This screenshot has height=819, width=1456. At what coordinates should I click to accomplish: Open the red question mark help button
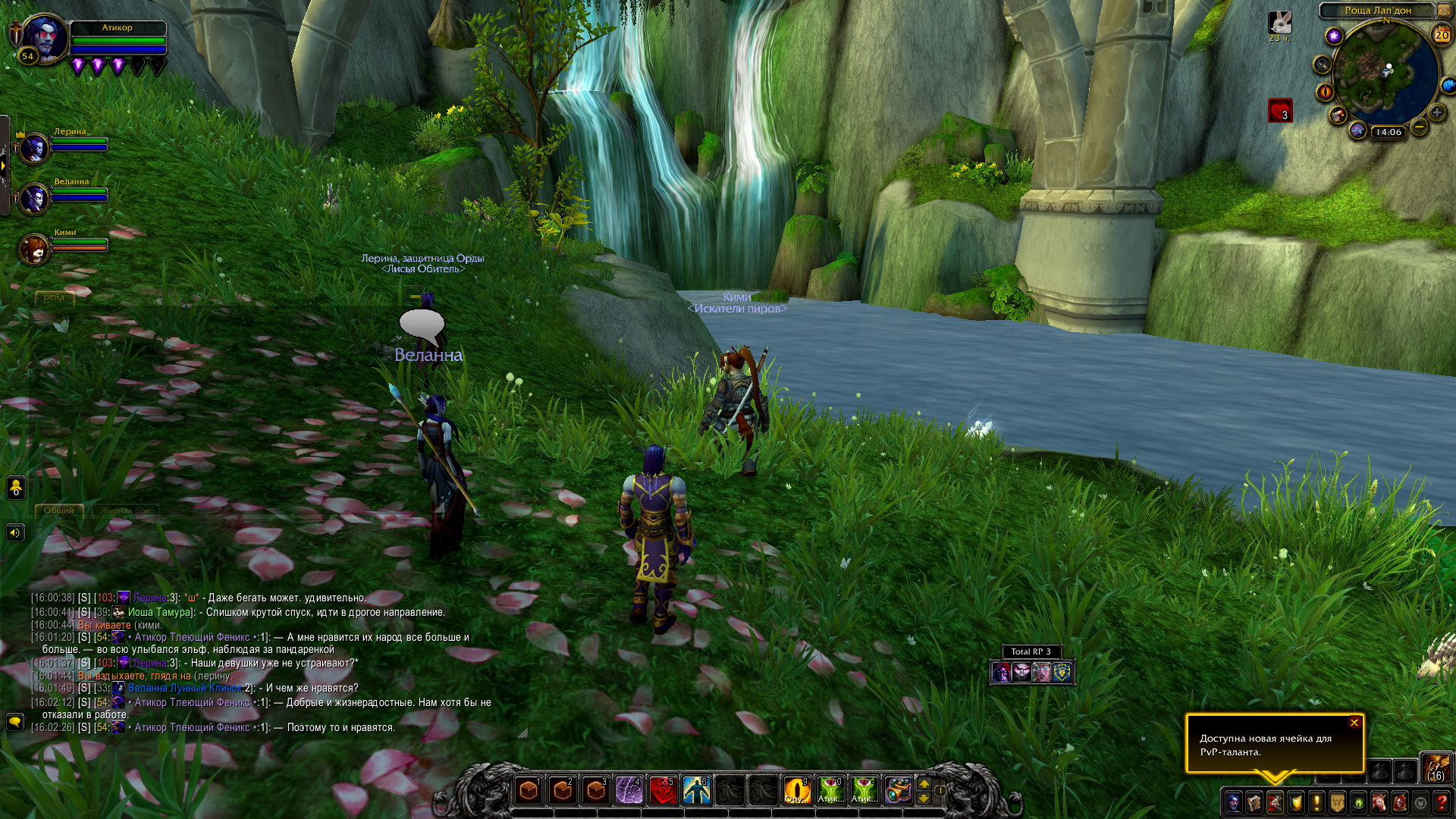pos(1442,802)
